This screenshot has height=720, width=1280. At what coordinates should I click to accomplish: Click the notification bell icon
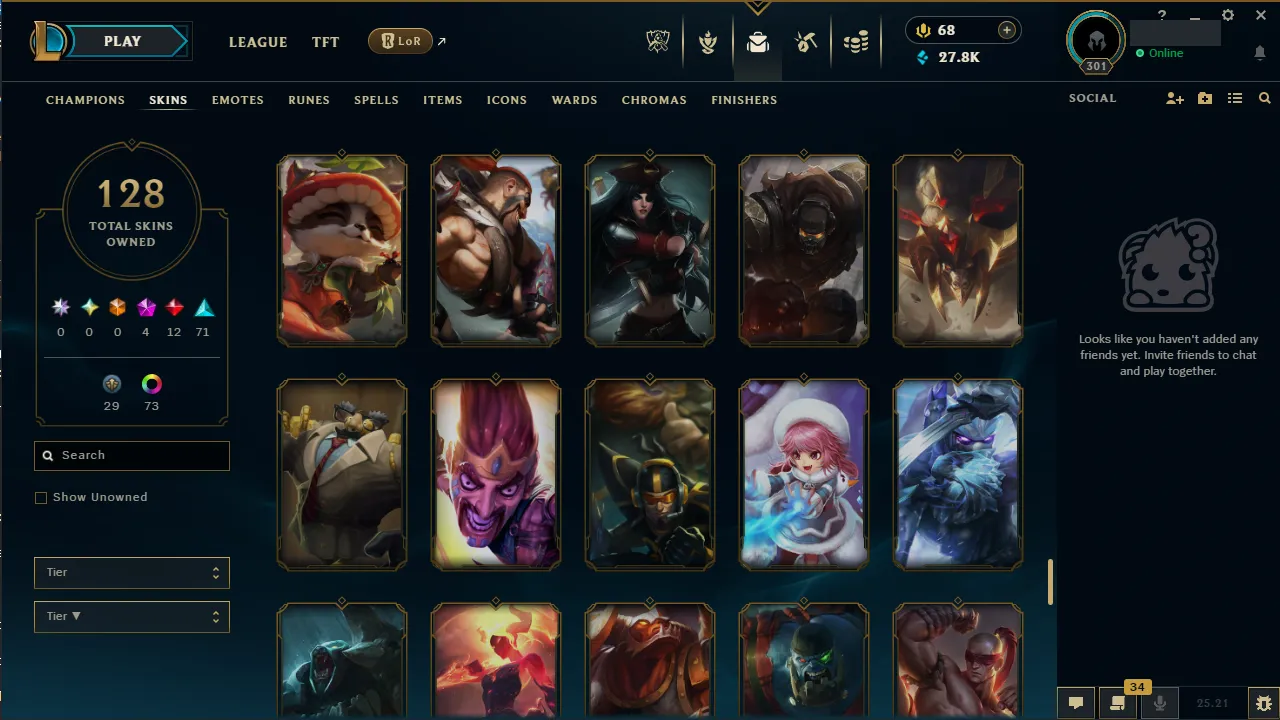1259,53
